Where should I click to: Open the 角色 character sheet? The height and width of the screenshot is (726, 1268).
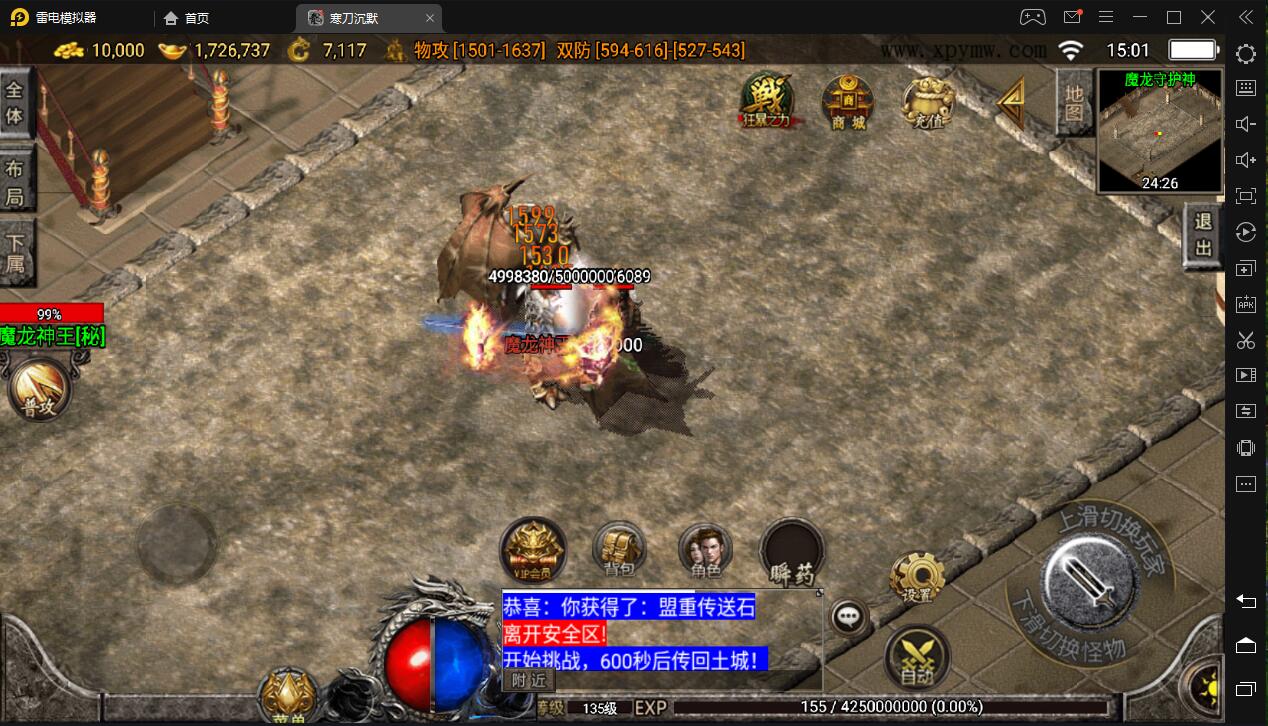coord(705,549)
